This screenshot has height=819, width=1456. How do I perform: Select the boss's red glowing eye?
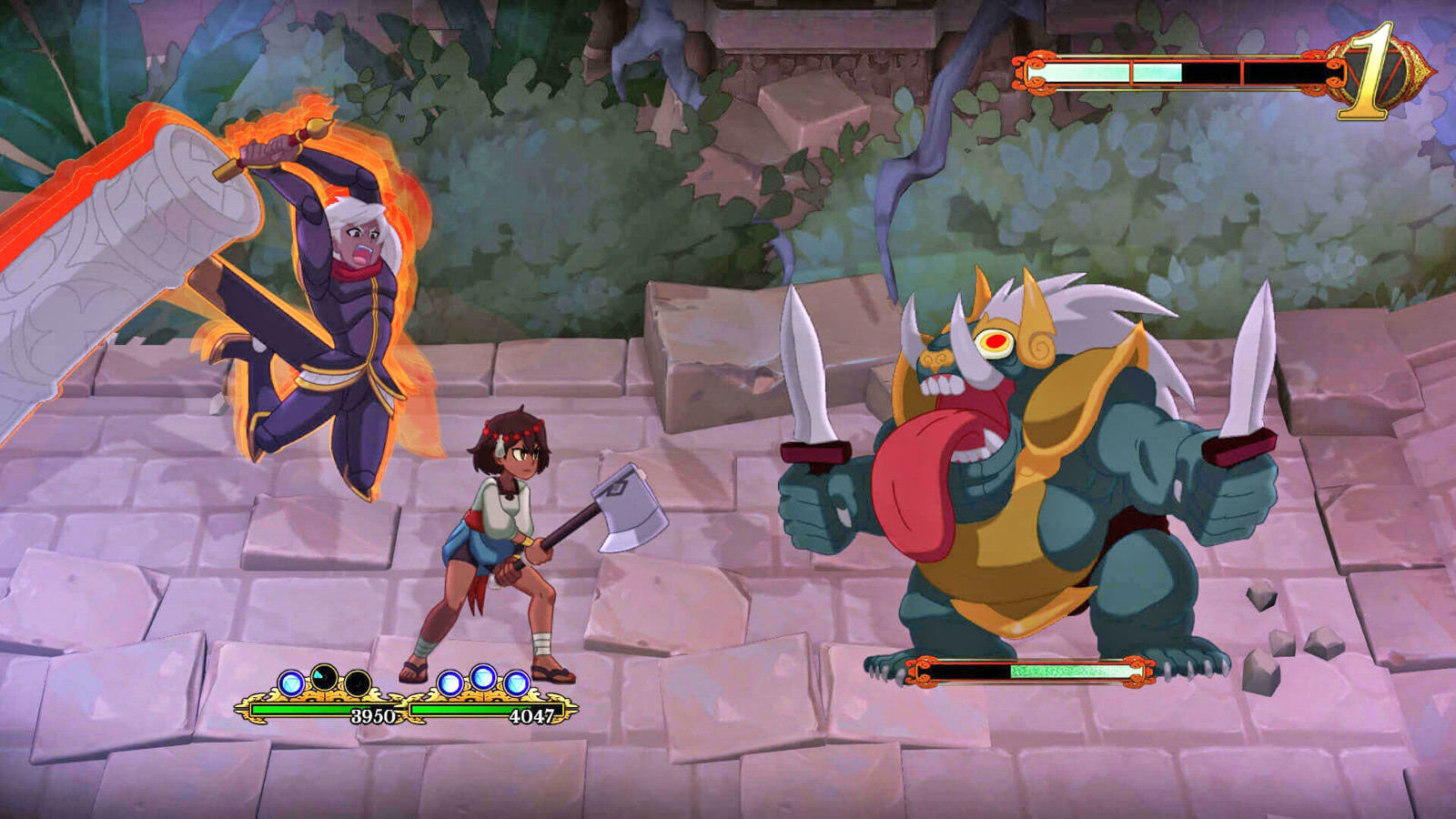coord(998,344)
